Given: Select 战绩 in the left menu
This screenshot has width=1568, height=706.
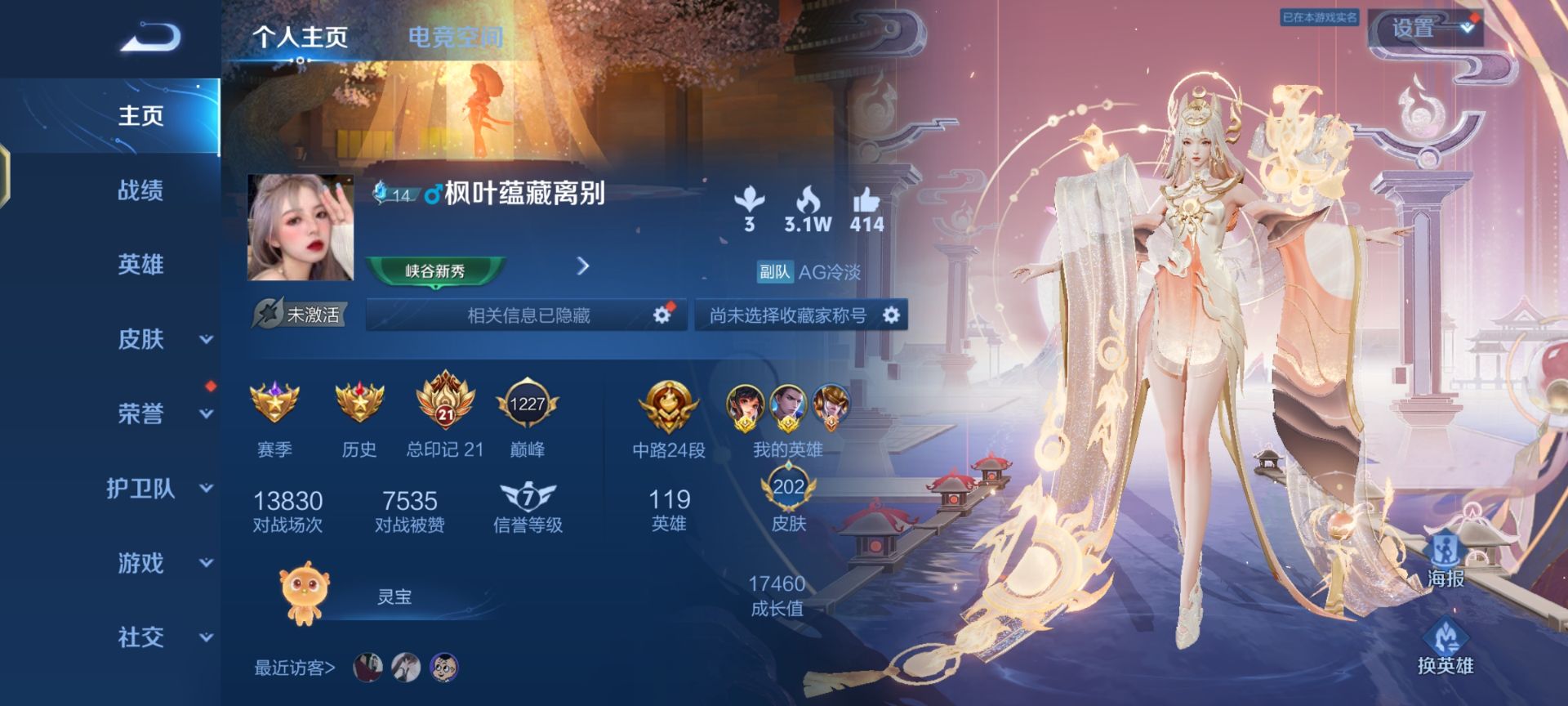Looking at the screenshot, I should 139,190.
